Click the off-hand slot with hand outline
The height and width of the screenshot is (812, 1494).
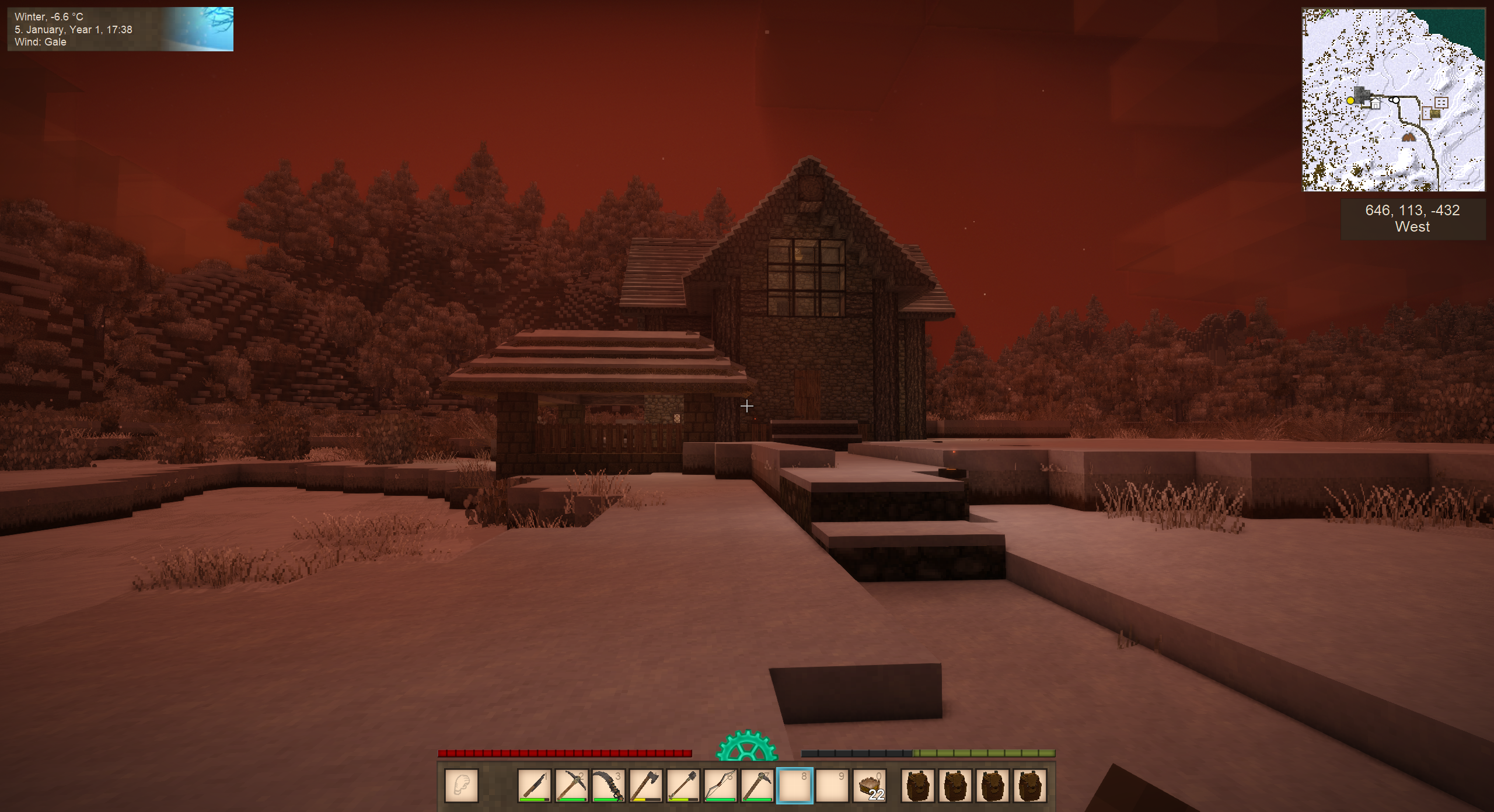462,785
